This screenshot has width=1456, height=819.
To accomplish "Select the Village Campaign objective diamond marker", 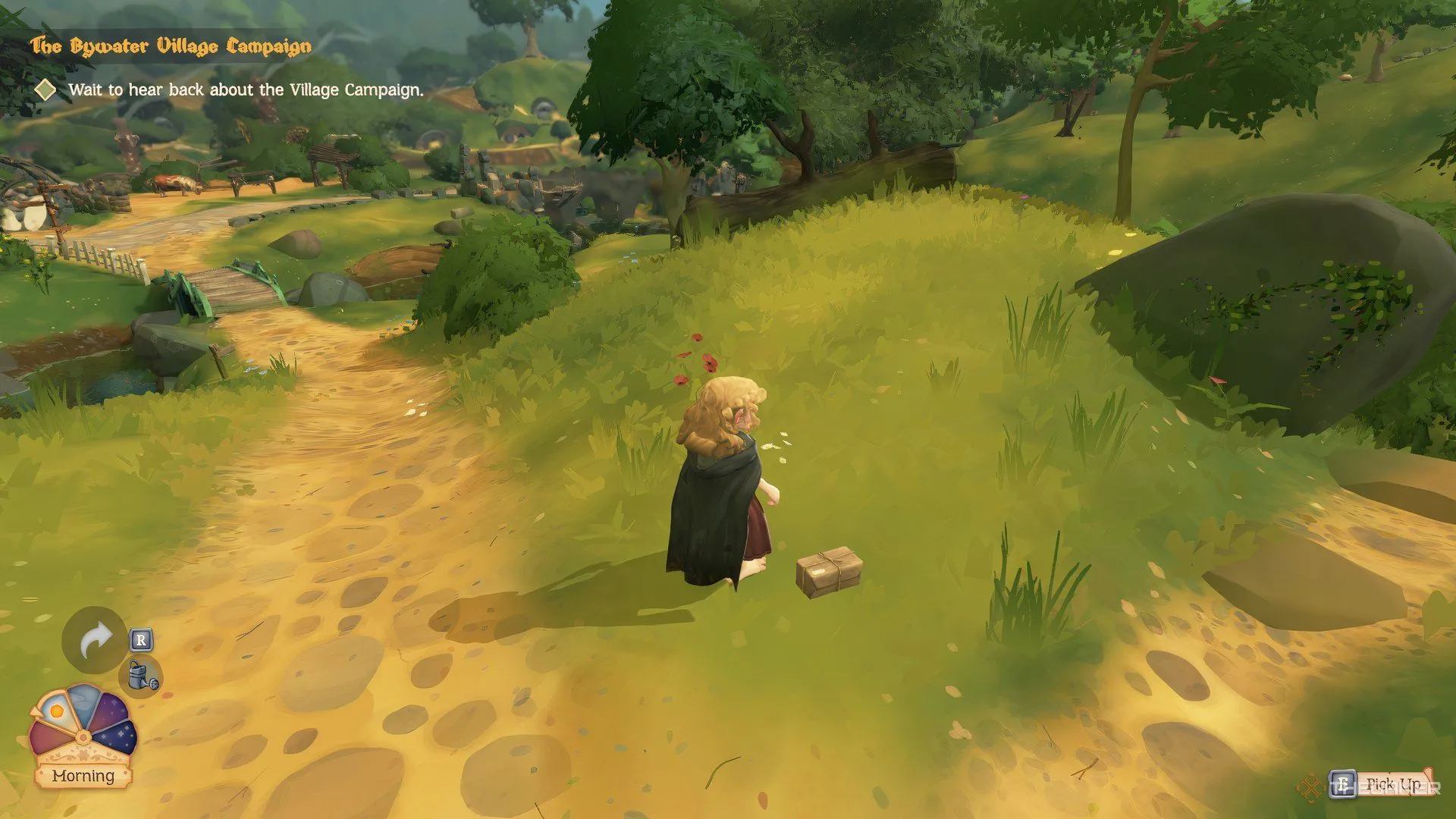I will click(45, 89).
